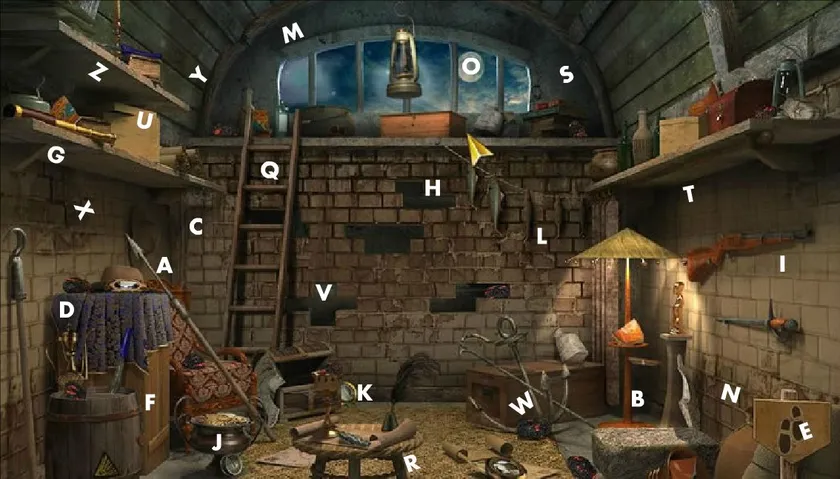Select the white letter O in the window
The image size is (840, 479).
pyautogui.click(x=470, y=66)
